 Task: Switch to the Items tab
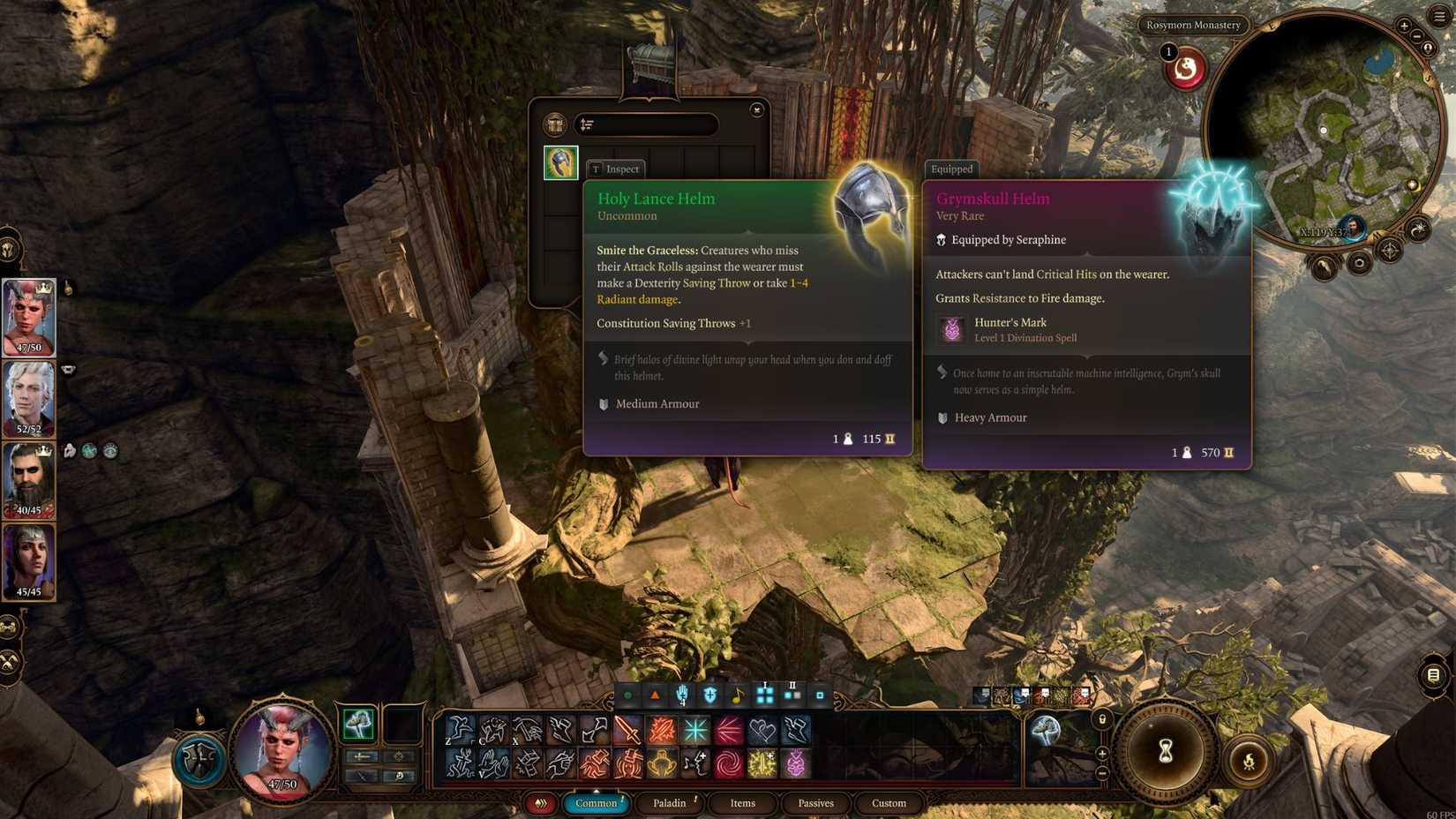(741, 803)
